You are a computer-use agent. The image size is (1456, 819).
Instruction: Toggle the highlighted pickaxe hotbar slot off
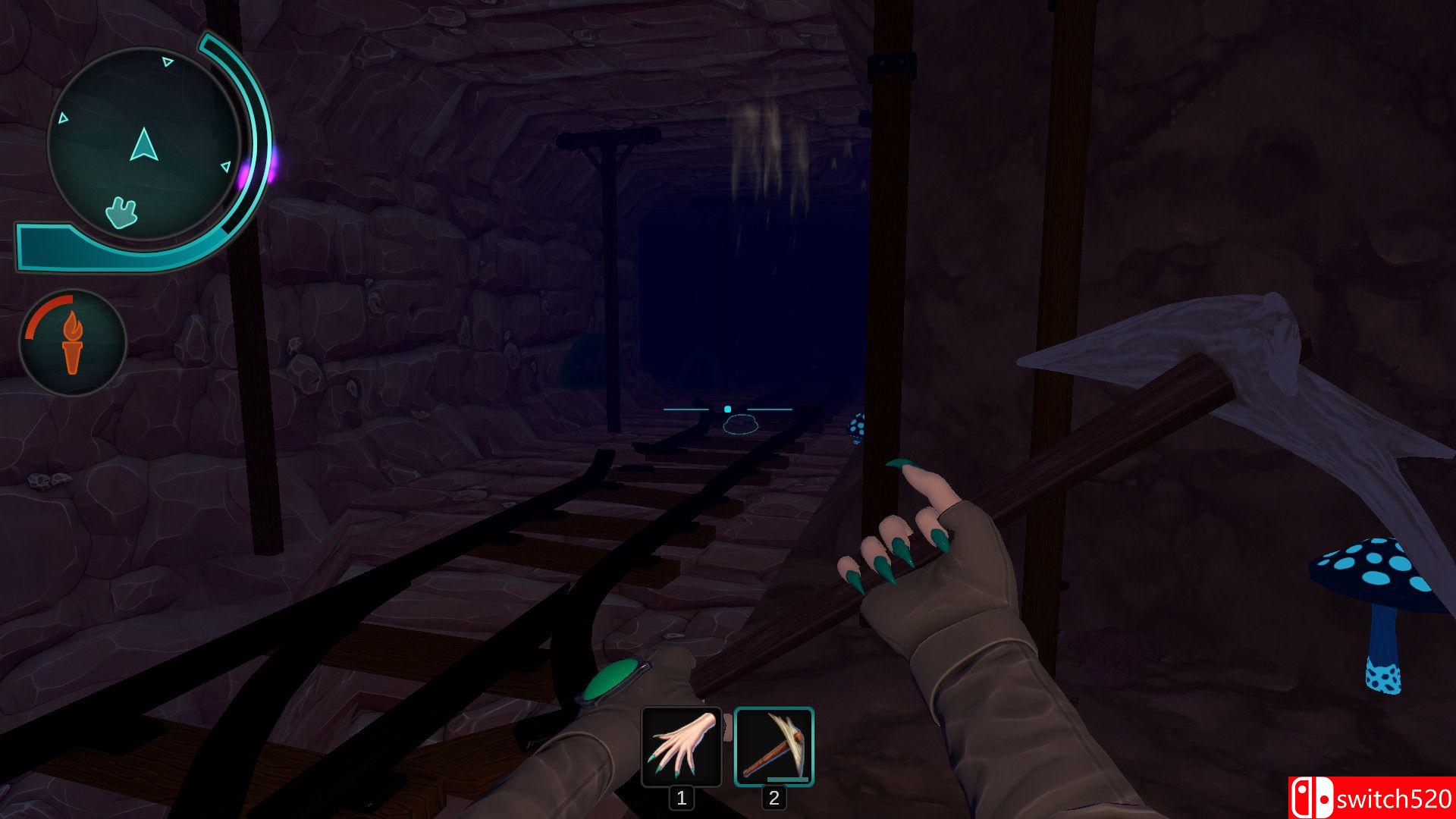[773, 747]
